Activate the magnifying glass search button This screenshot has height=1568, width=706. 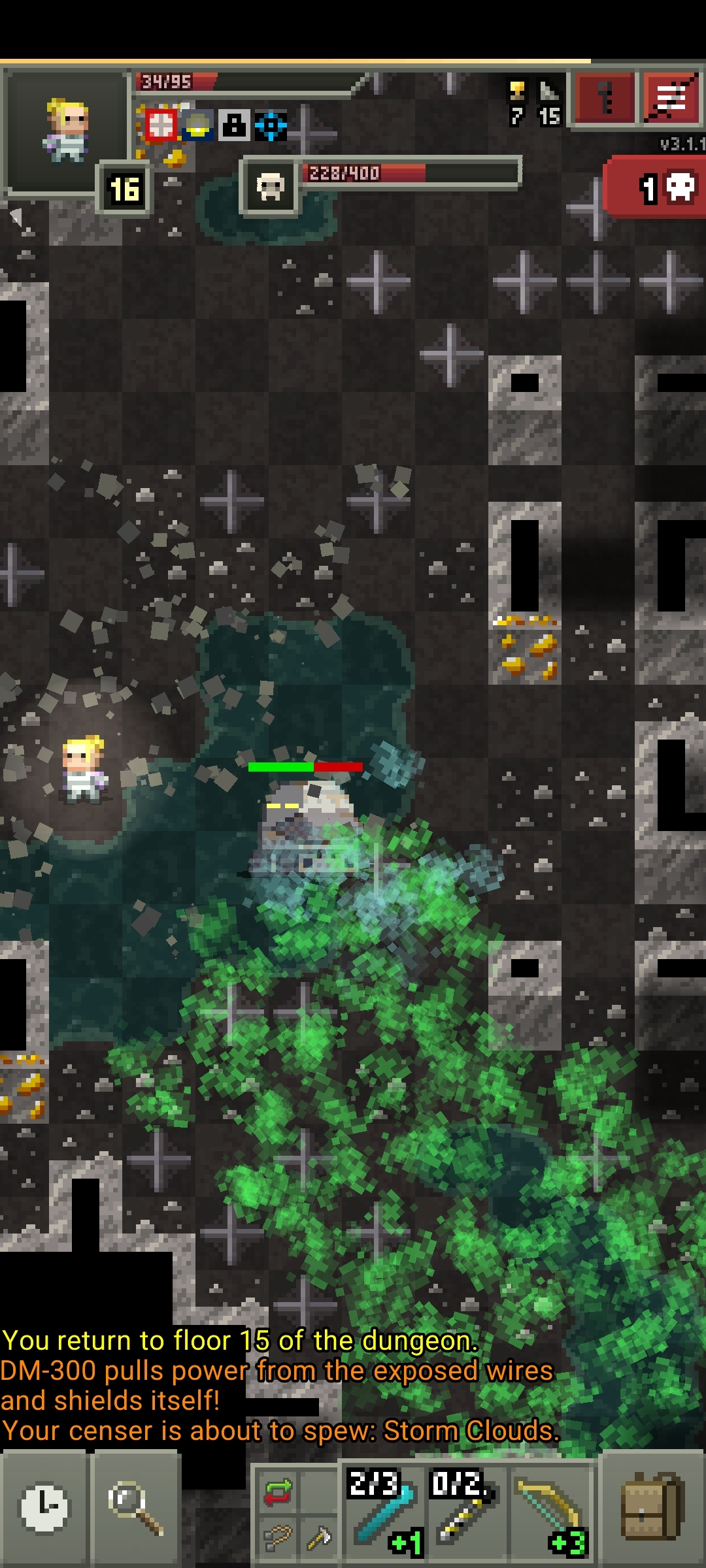pyautogui.click(x=136, y=1508)
